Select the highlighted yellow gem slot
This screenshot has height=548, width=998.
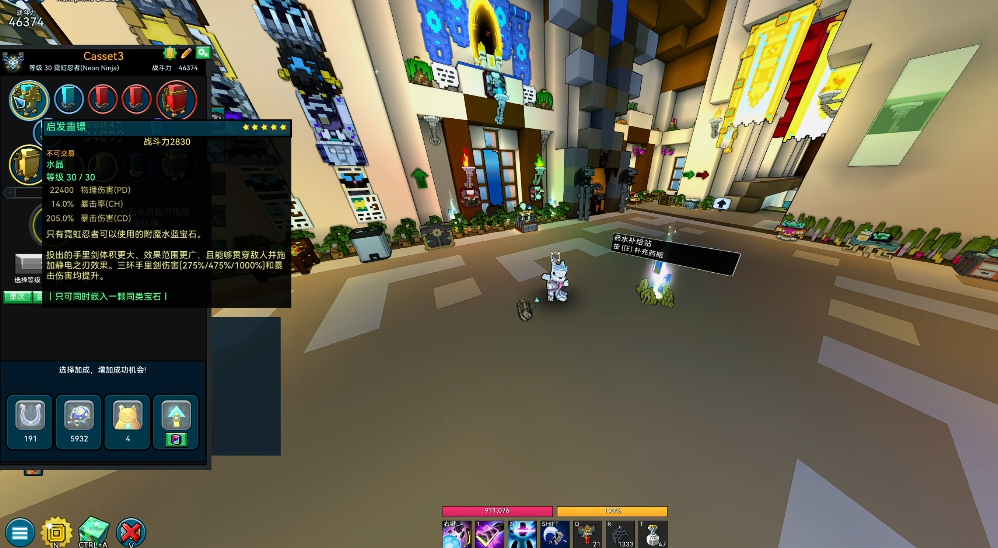click(x=30, y=98)
